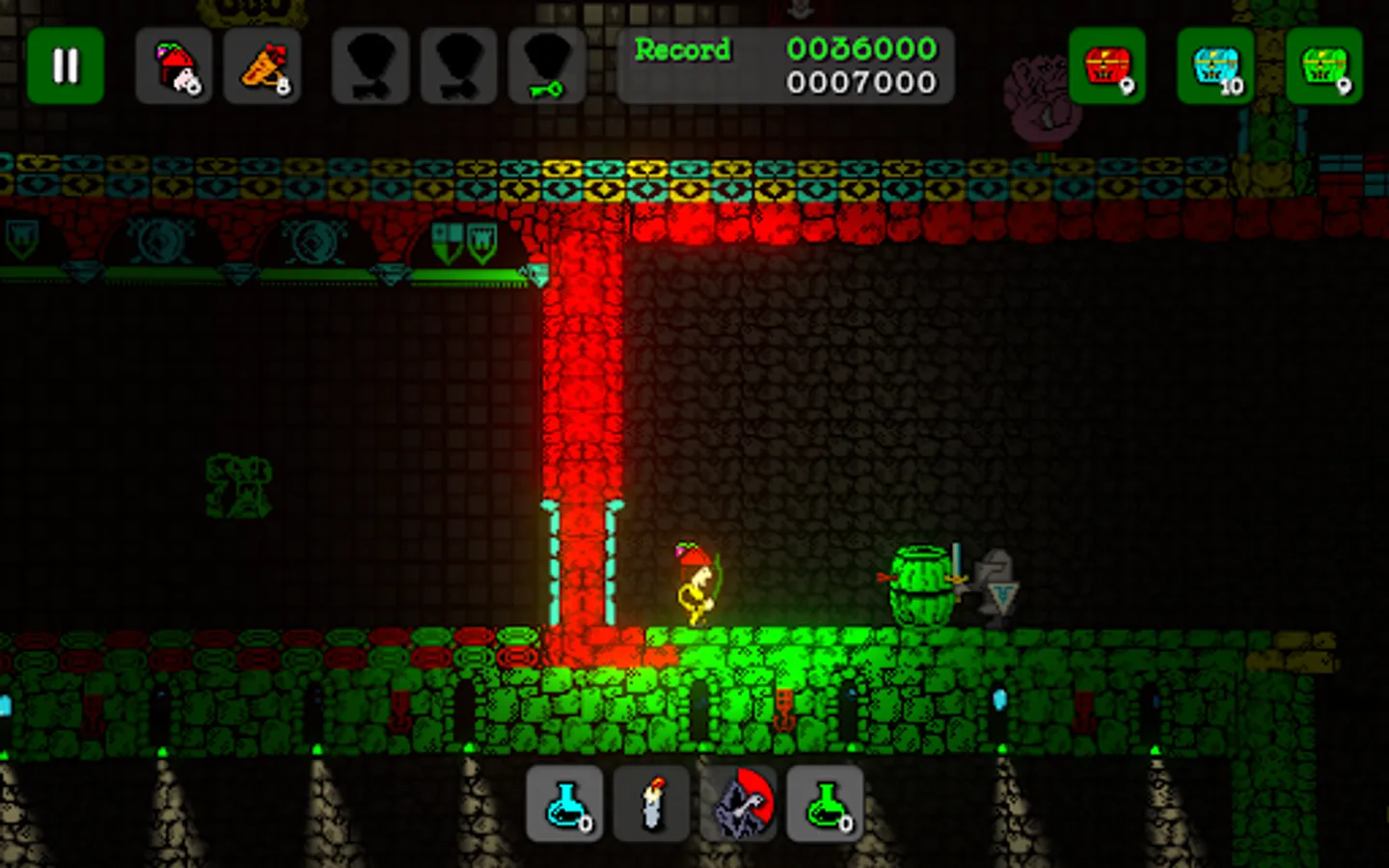Tap the orange arrow quiver slot

[262, 66]
